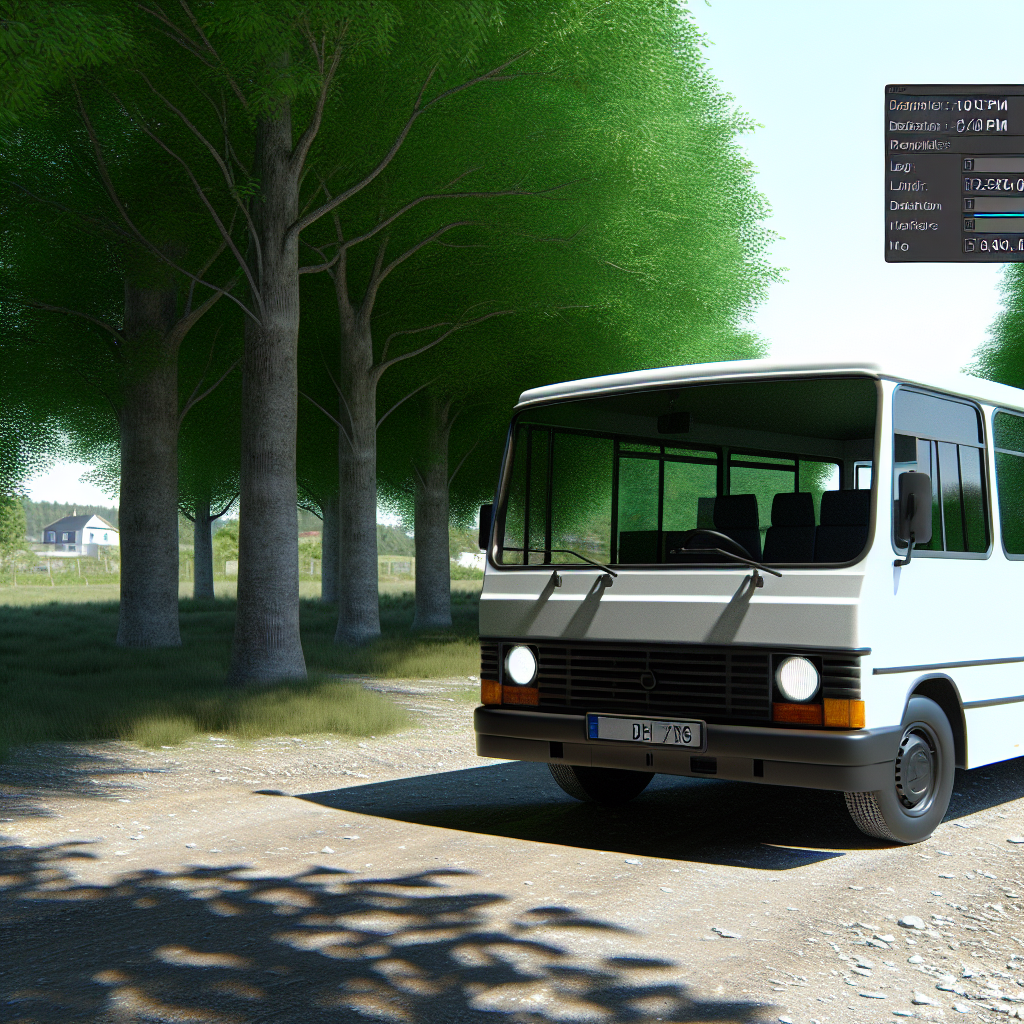1024x1024 pixels.
Task: Select the value field underlined in blue
Action: 993,205
